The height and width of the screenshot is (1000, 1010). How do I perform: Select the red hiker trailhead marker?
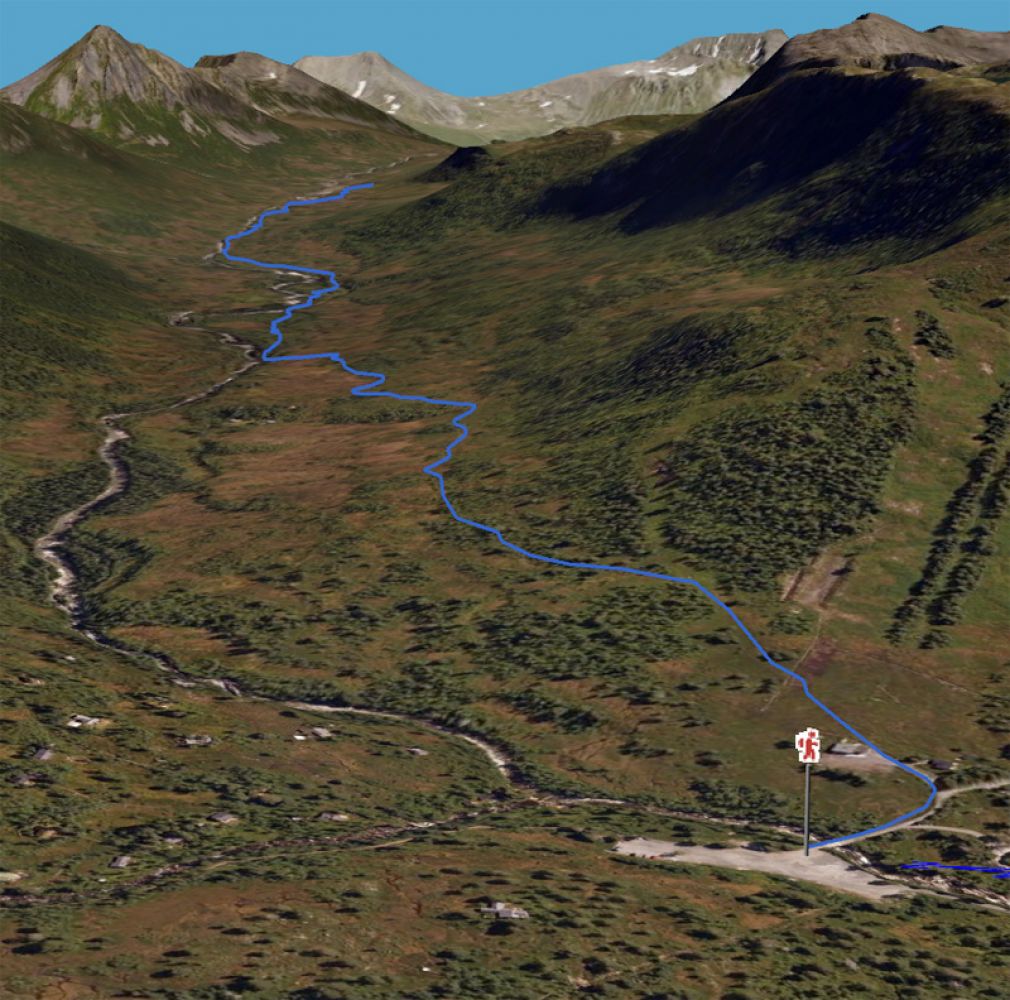(807, 746)
